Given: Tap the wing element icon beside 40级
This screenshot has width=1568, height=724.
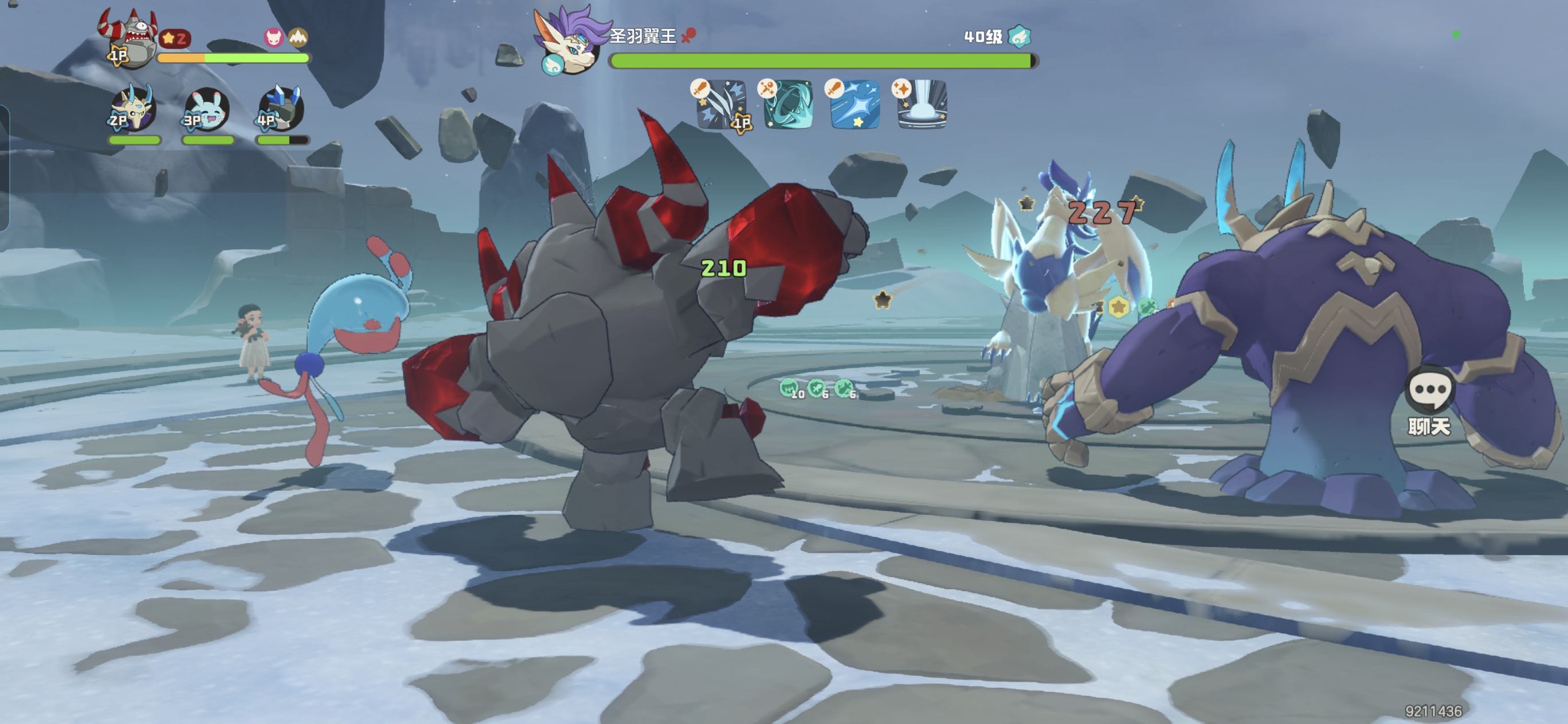Looking at the screenshot, I should coord(1019,37).
